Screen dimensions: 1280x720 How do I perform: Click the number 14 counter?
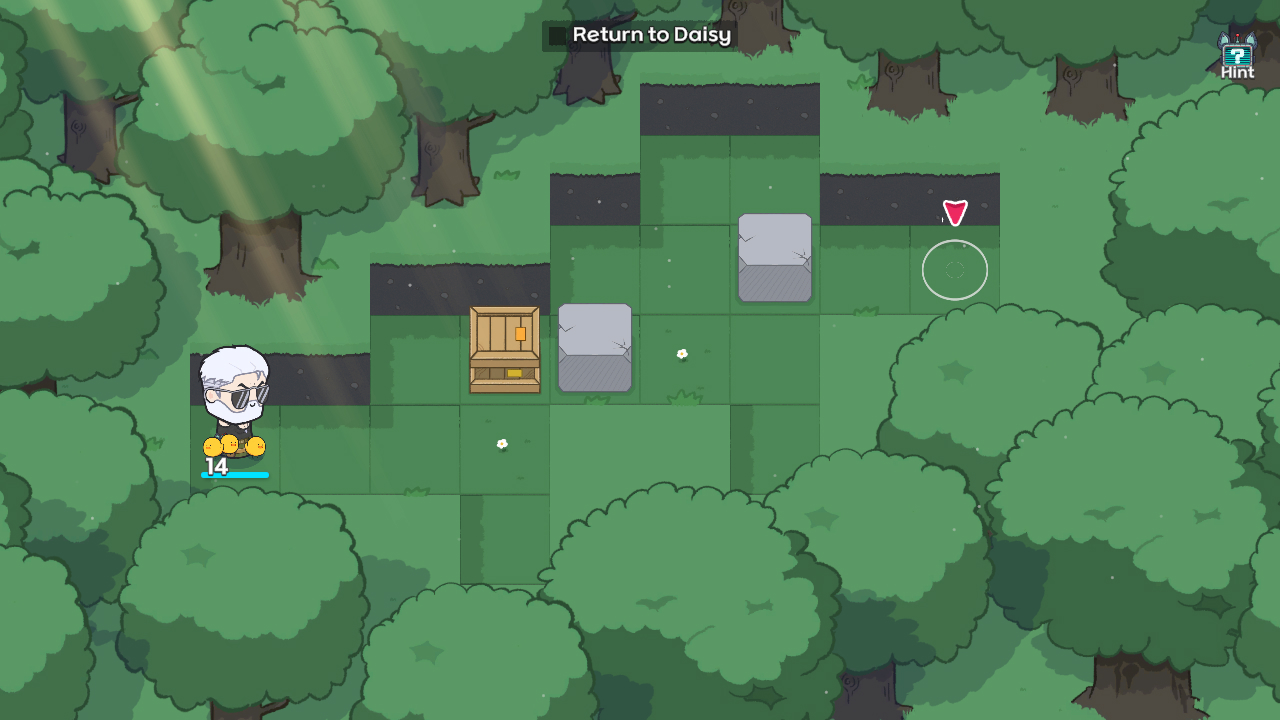coord(218,464)
